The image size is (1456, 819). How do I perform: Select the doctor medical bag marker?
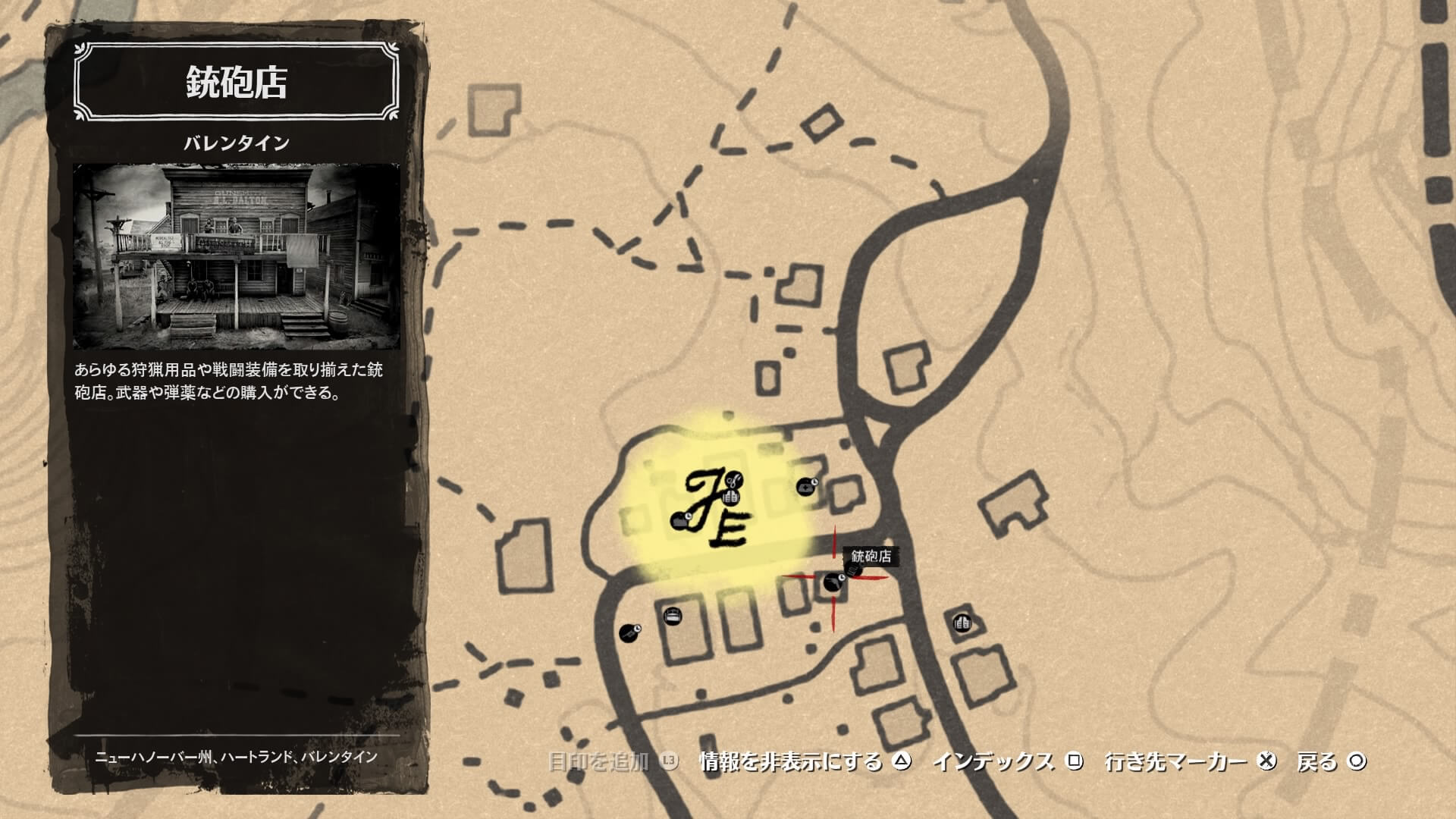pyautogui.click(x=806, y=486)
